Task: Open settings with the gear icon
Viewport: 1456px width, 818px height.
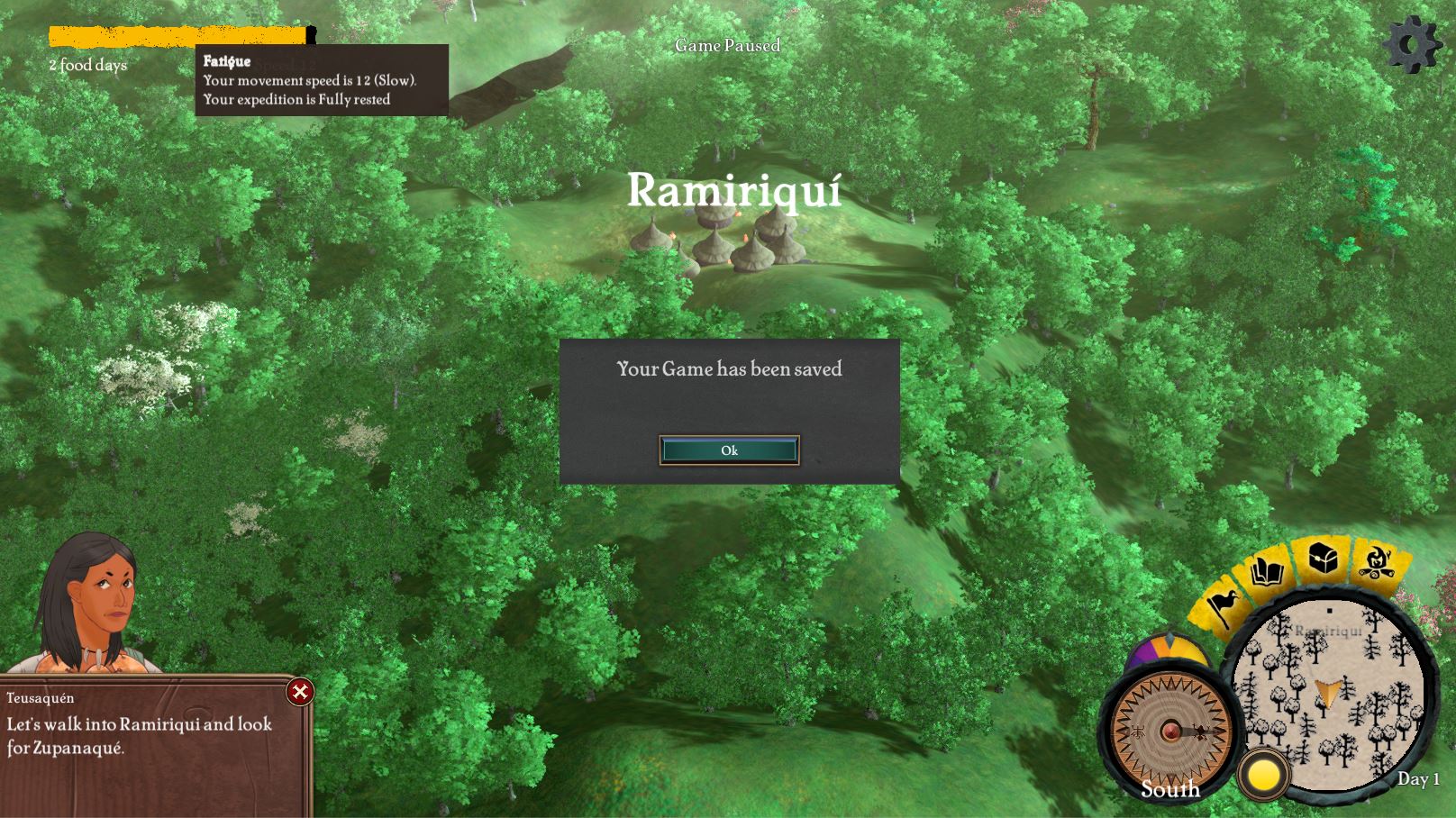Action: pos(1412,43)
